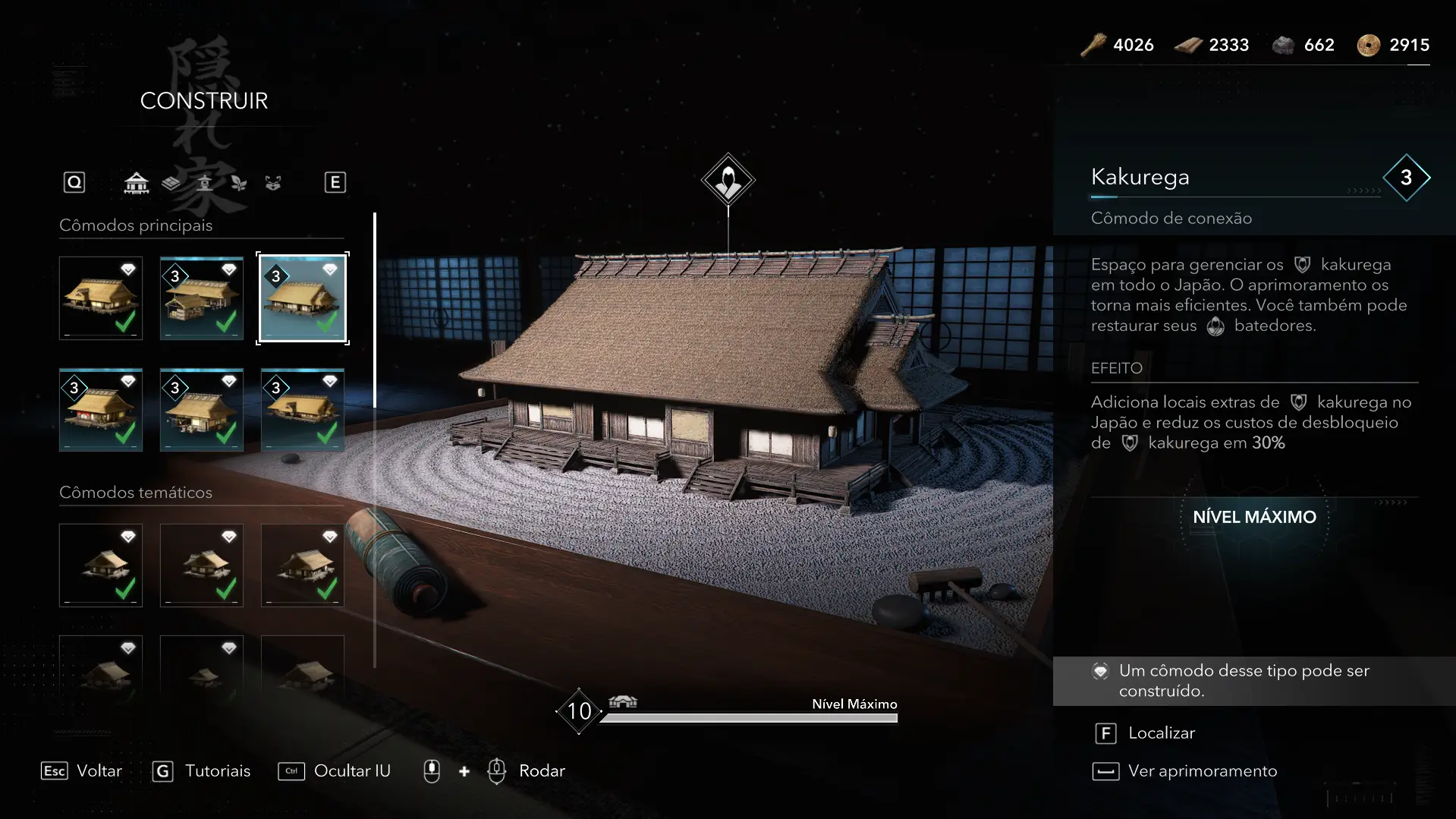Select the highlighted Kakurega room tile
Image resolution: width=1456 pixels, height=819 pixels.
tap(303, 298)
